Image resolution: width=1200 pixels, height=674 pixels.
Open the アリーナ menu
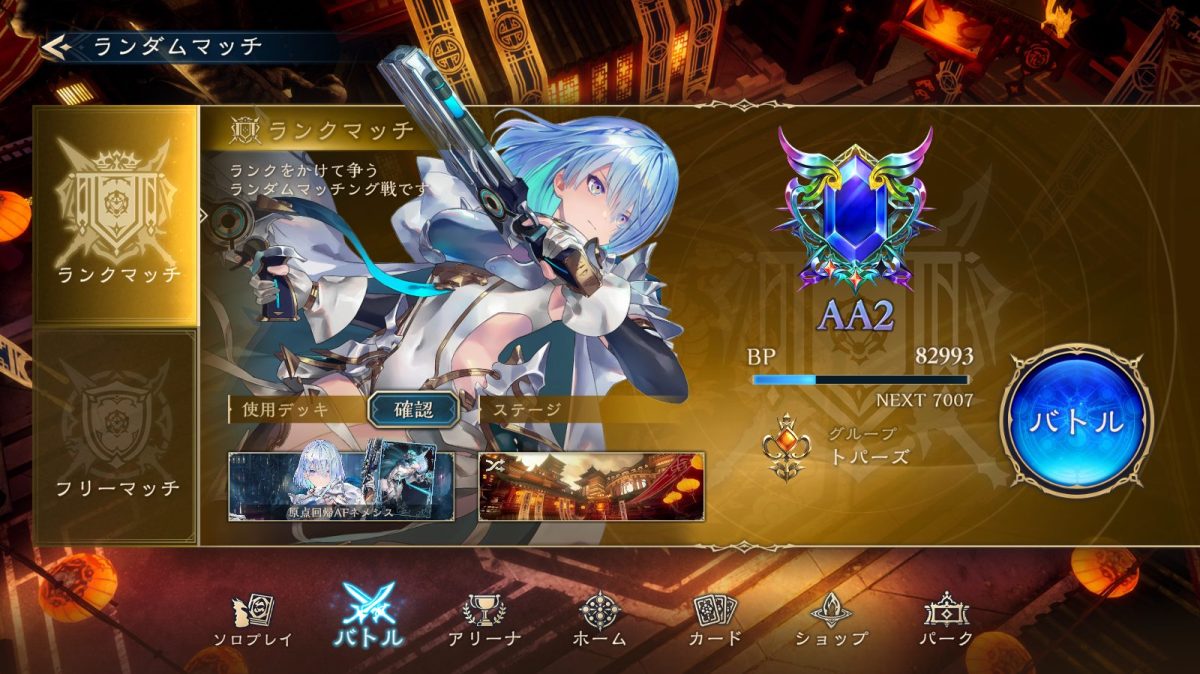[x=485, y=620]
